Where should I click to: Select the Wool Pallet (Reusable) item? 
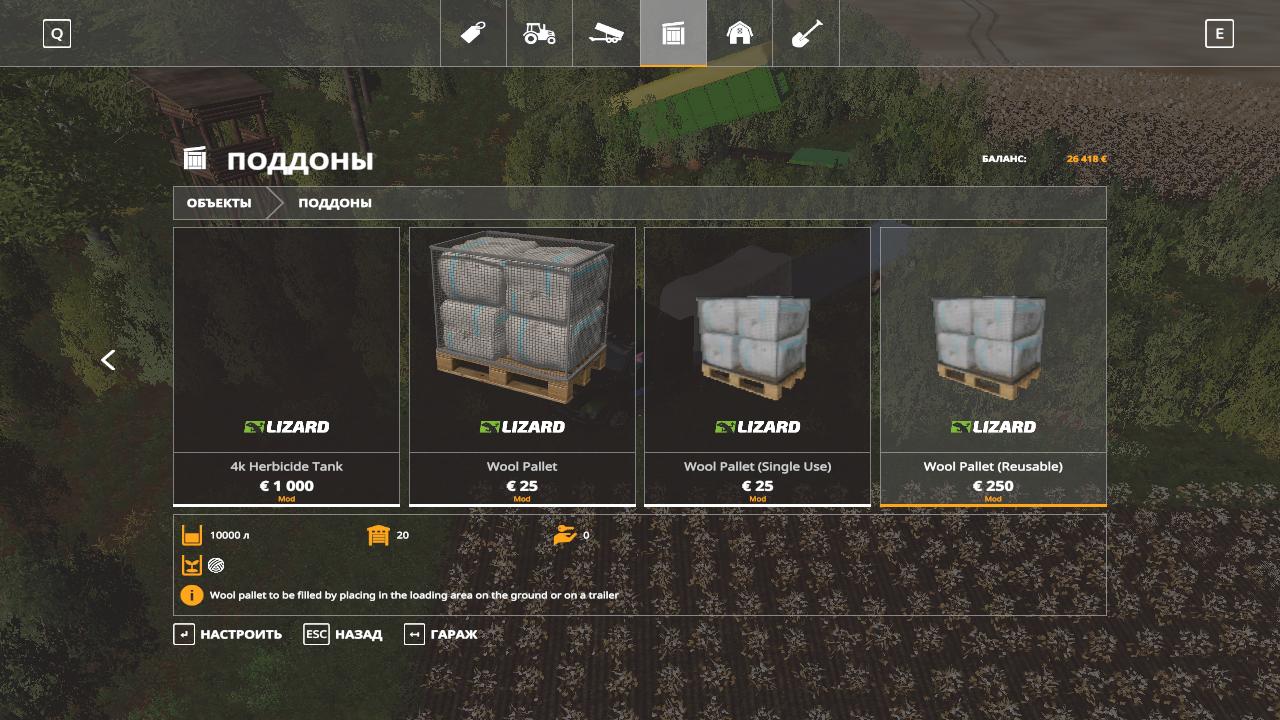point(993,366)
